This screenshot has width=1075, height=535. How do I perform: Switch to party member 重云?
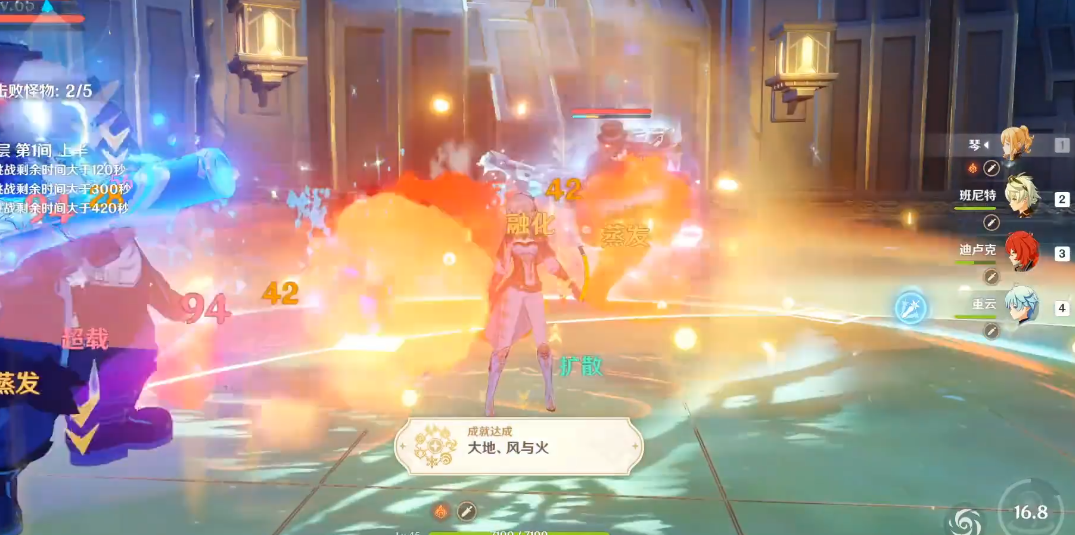coord(1021,306)
